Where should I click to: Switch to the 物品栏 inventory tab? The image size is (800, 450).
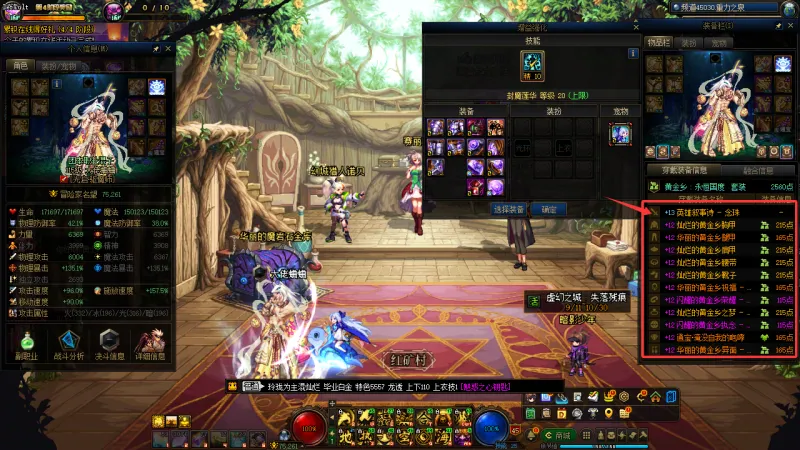tap(658, 43)
